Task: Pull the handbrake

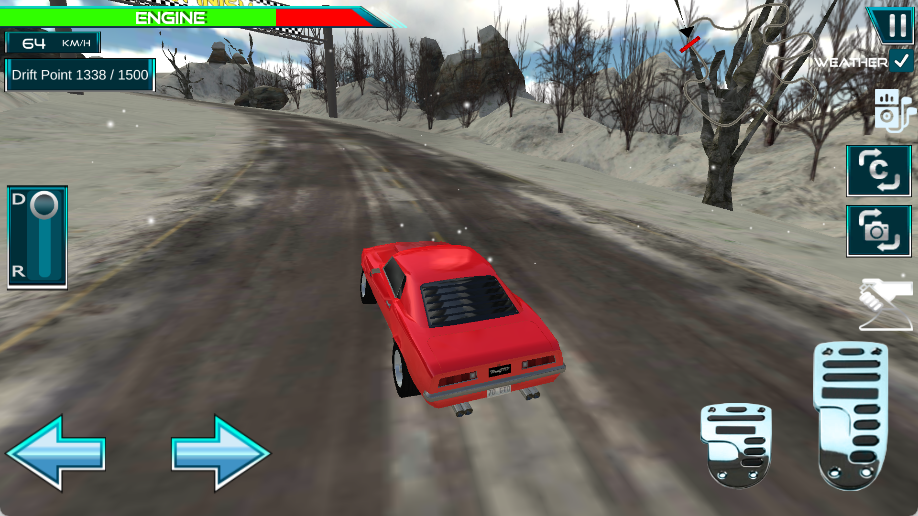Action: pos(886,304)
